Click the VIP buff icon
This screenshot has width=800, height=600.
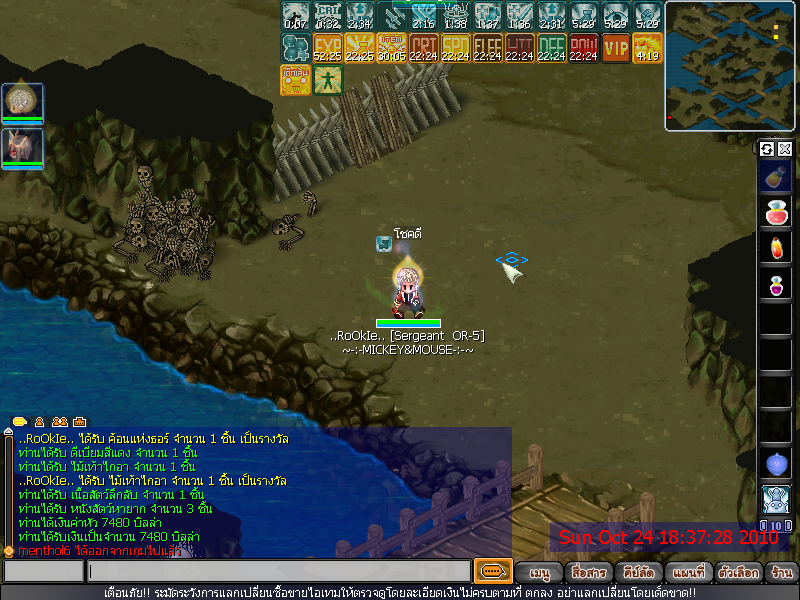[x=616, y=48]
